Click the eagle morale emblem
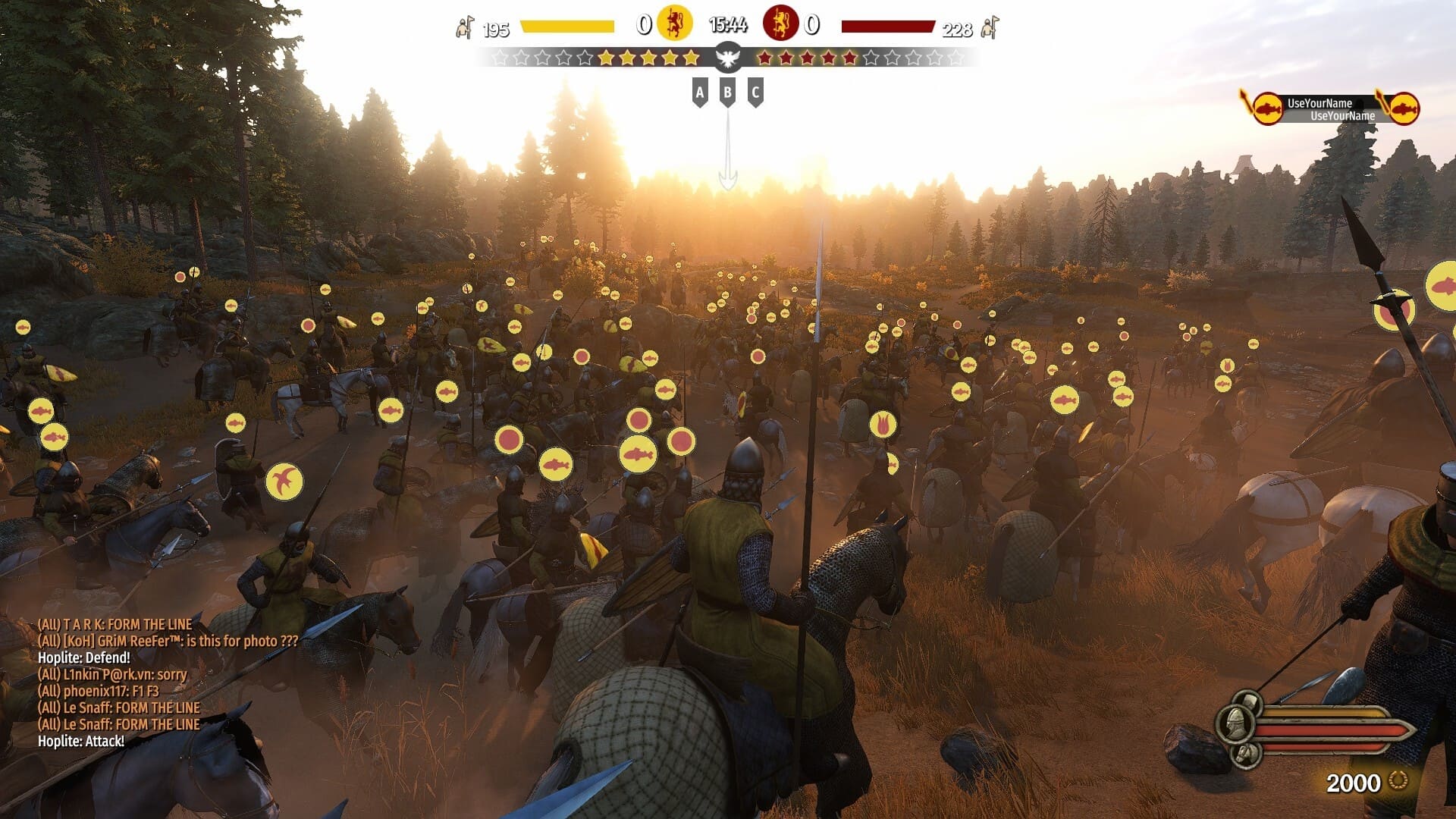This screenshot has height=819, width=1456. (728, 57)
